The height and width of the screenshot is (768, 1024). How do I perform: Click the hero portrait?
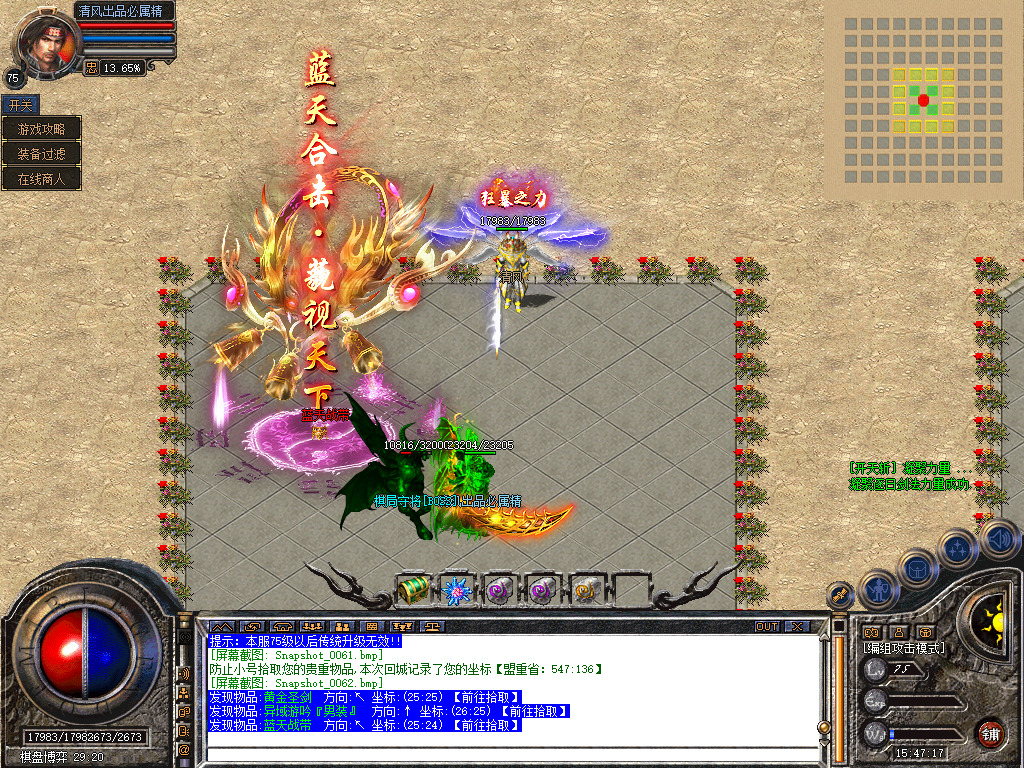(x=45, y=42)
